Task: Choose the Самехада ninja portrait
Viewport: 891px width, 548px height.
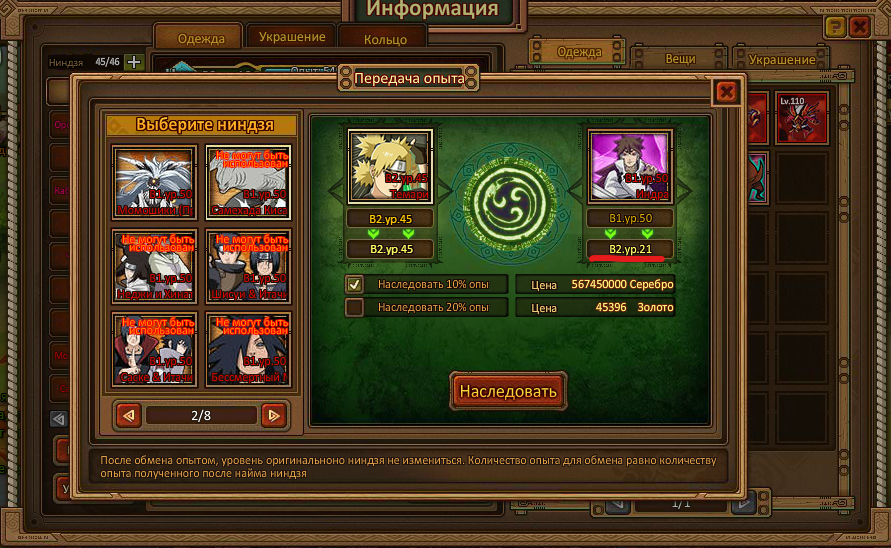Action: point(248,181)
